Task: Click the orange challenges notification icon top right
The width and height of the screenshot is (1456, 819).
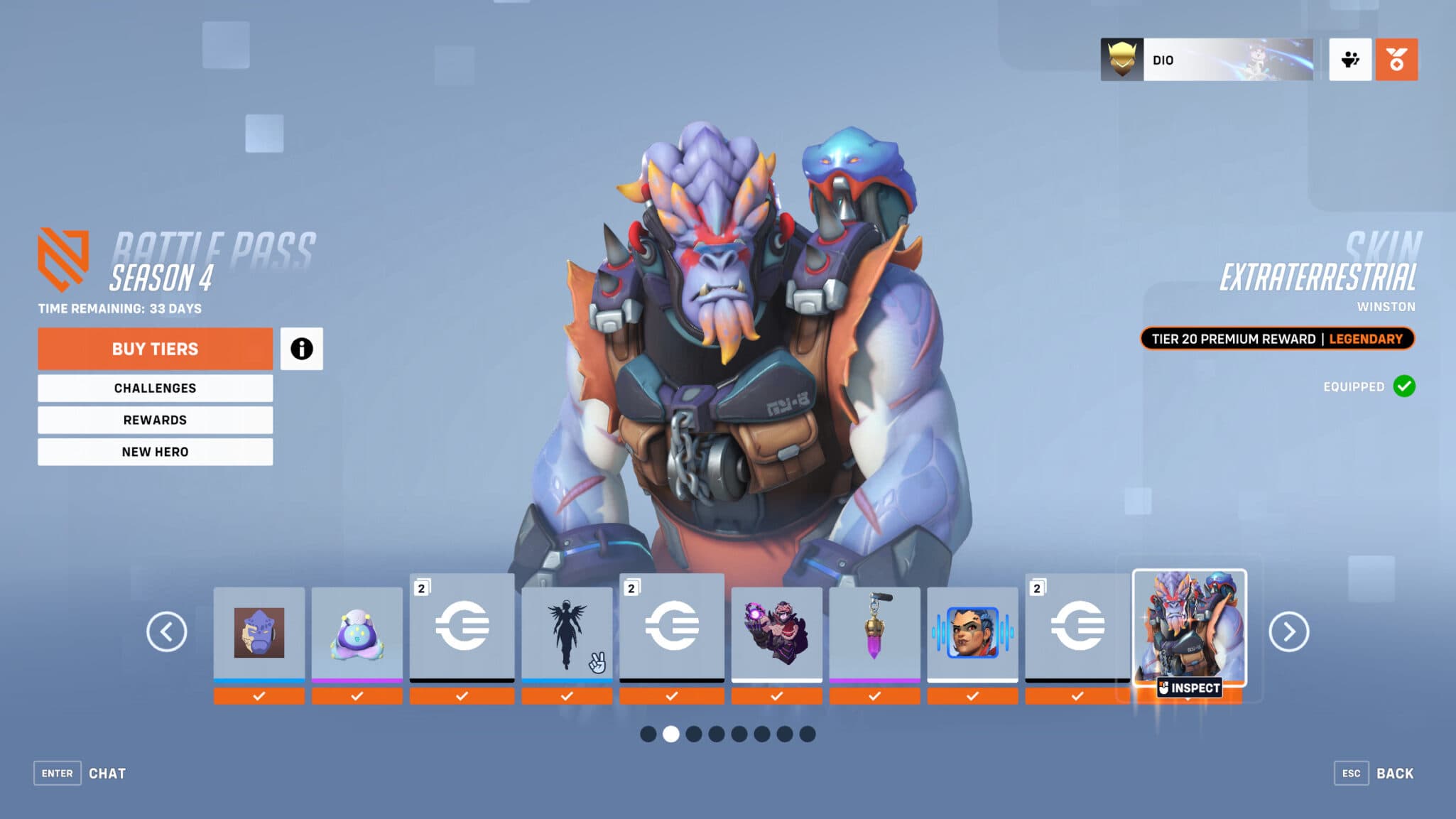Action: (1396, 60)
